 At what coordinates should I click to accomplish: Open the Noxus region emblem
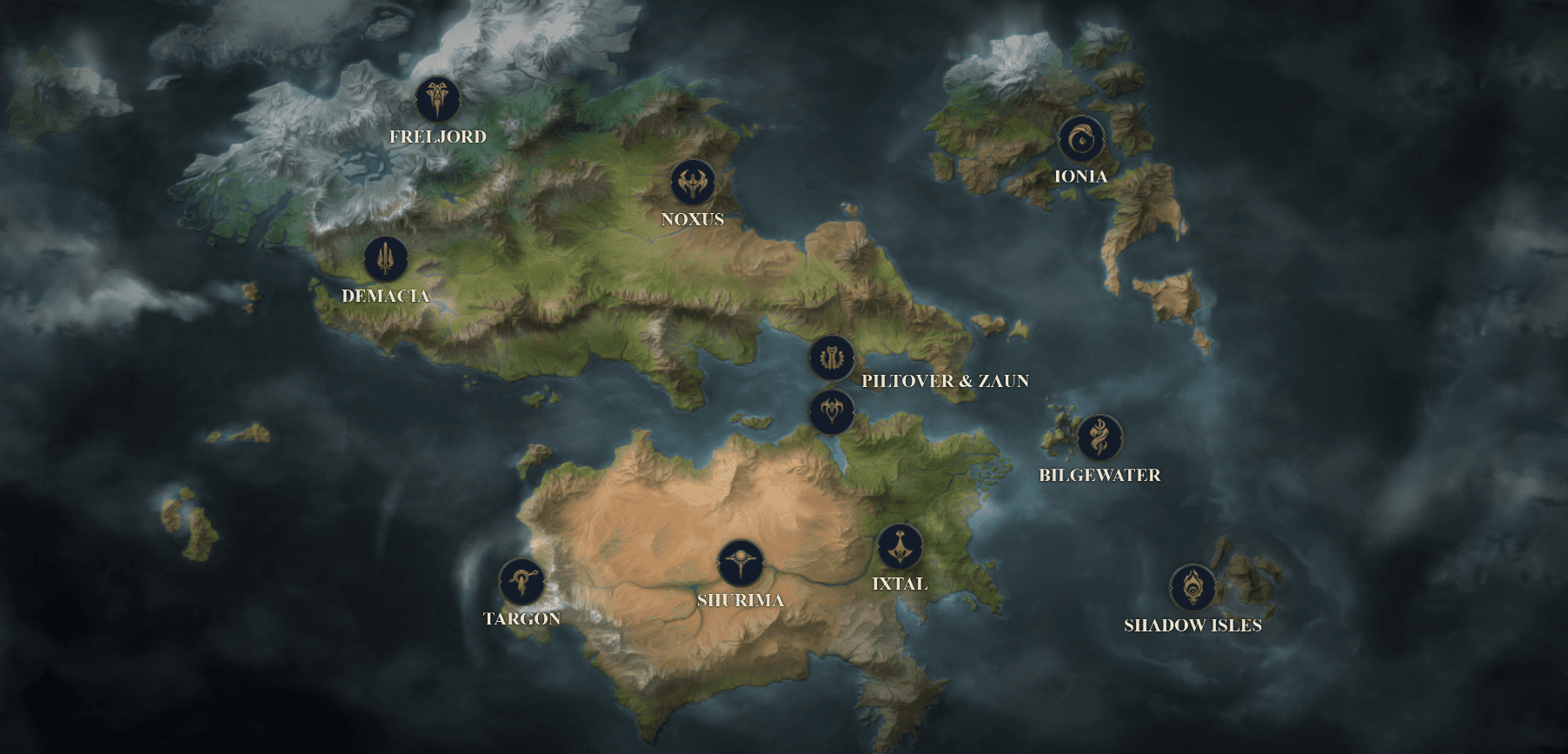coord(693,183)
